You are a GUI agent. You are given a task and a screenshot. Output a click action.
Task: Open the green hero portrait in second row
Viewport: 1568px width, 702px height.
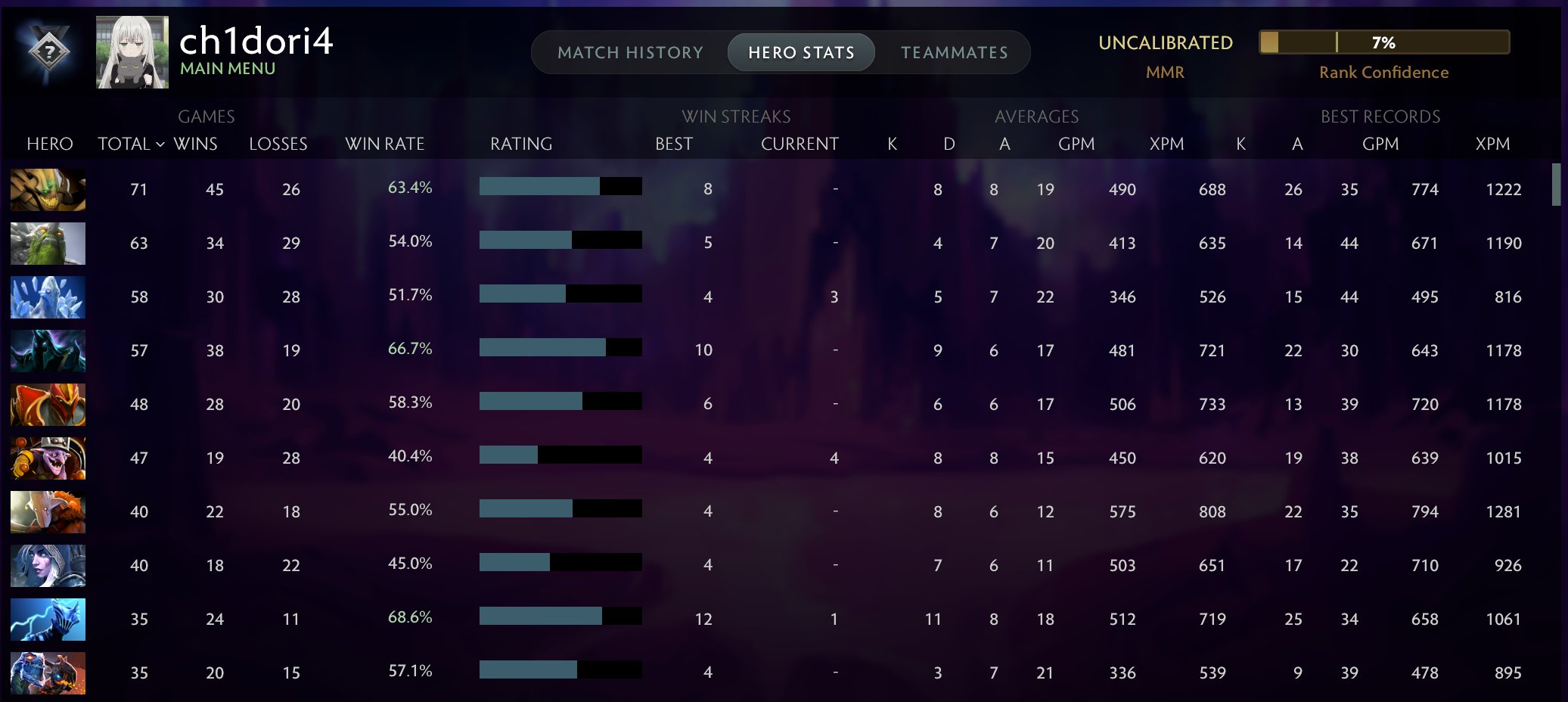coord(48,244)
